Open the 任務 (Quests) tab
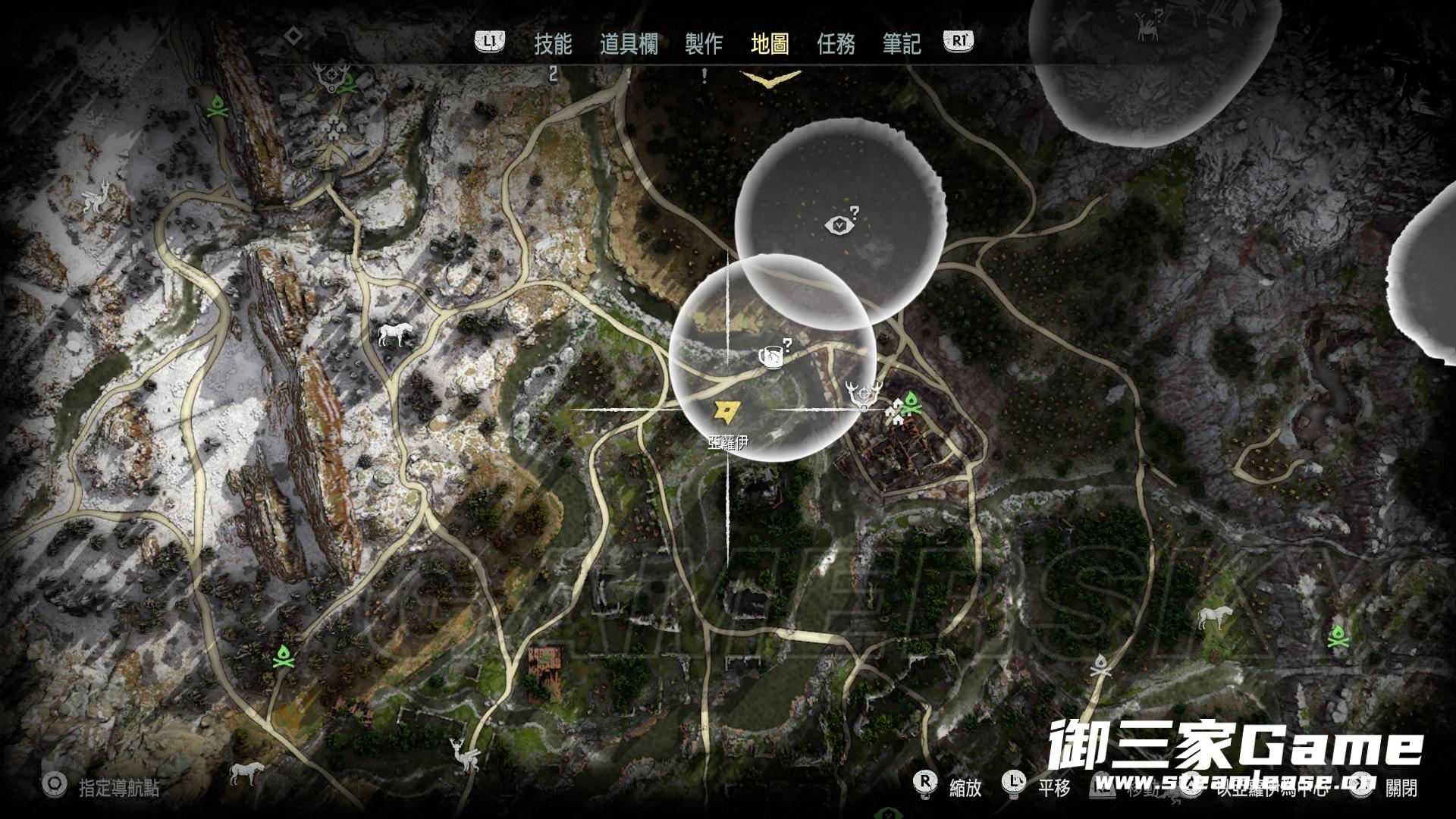Viewport: 1456px width, 819px height. (x=836, y=44)
